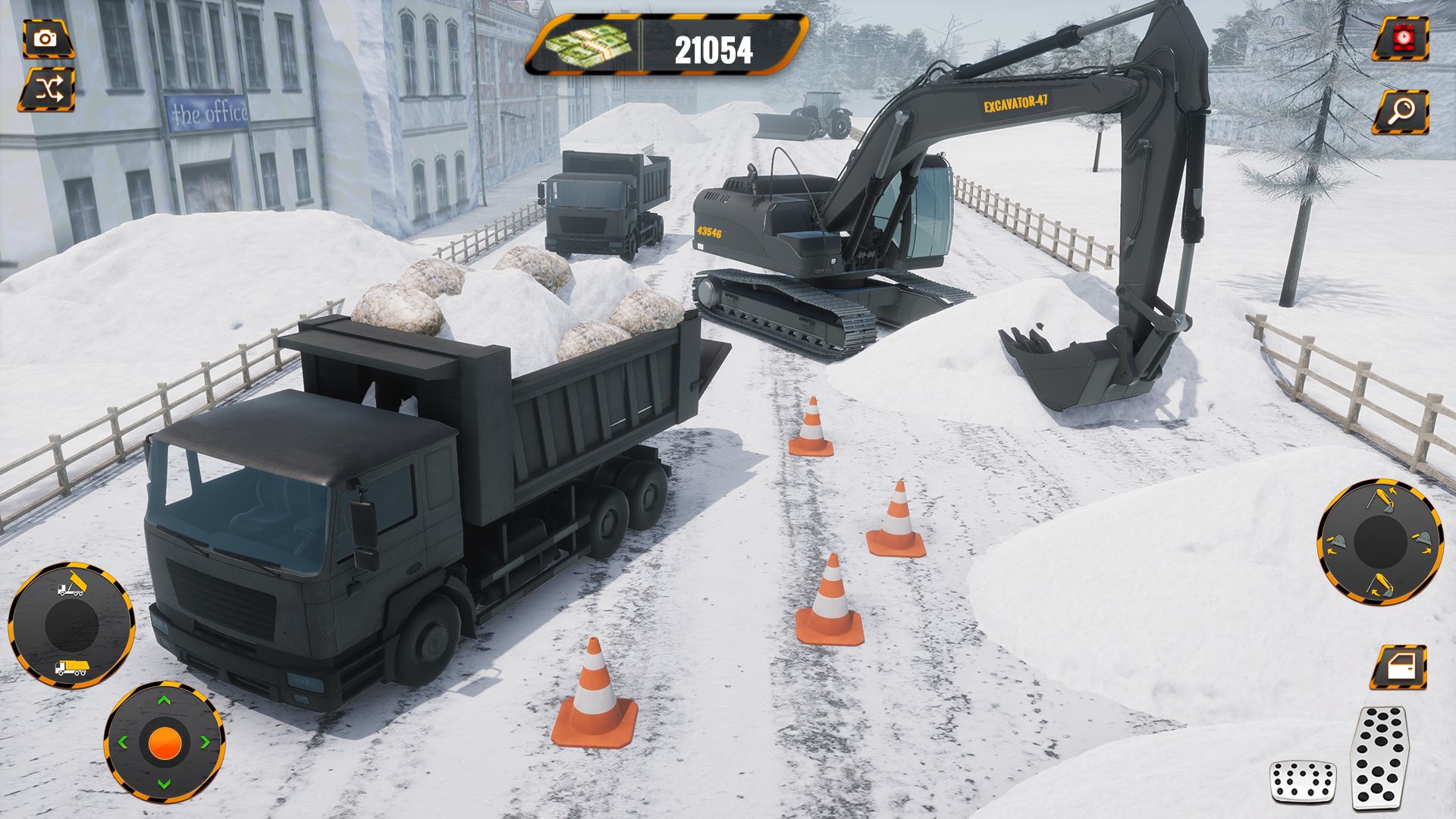
Task: Tilt the bucket using the dial's right icon
Action: pyautogui.click(x=1424, y=540)
